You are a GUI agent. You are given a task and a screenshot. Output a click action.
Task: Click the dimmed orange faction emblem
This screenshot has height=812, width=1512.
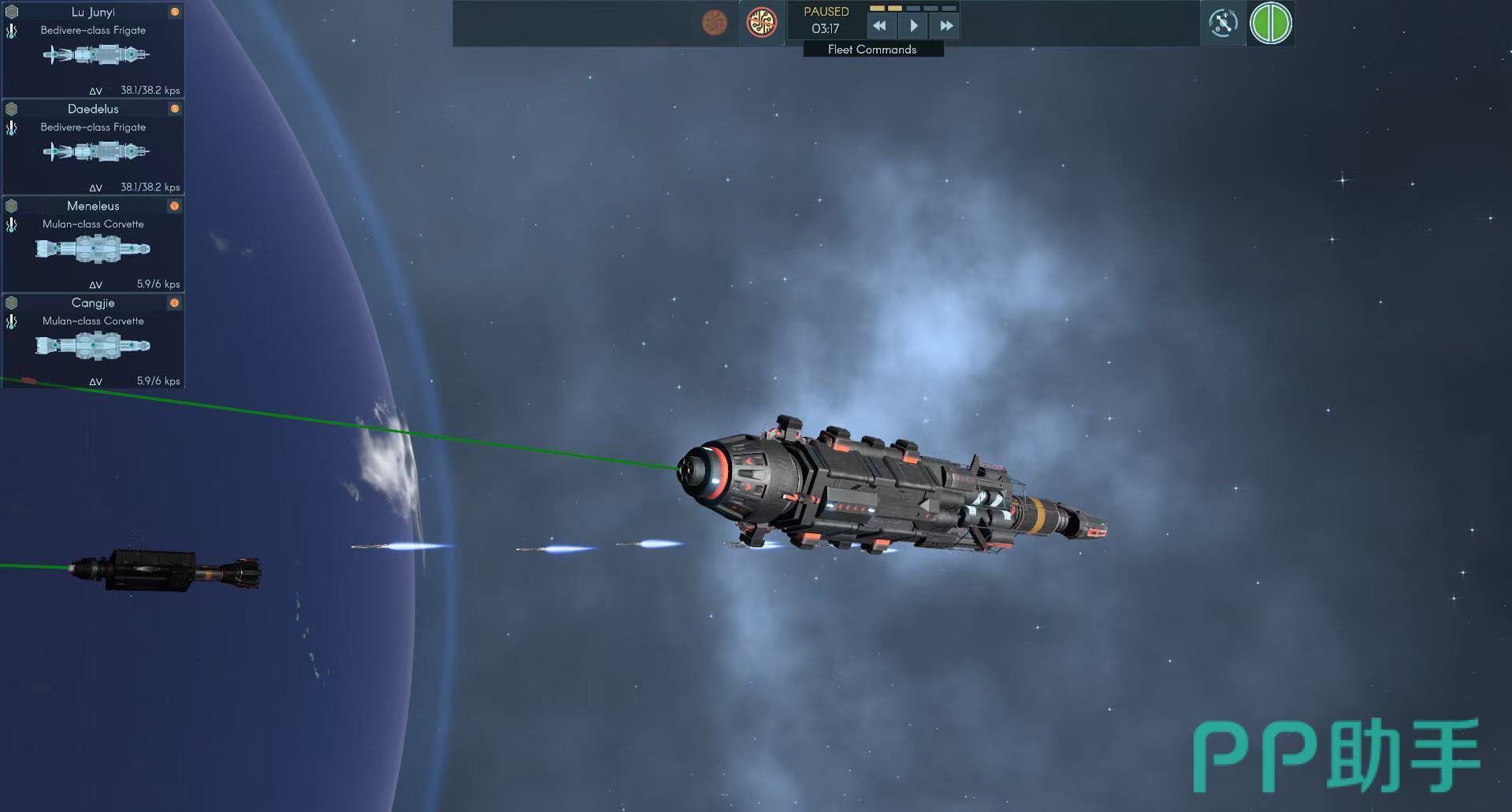coord(715,23)
